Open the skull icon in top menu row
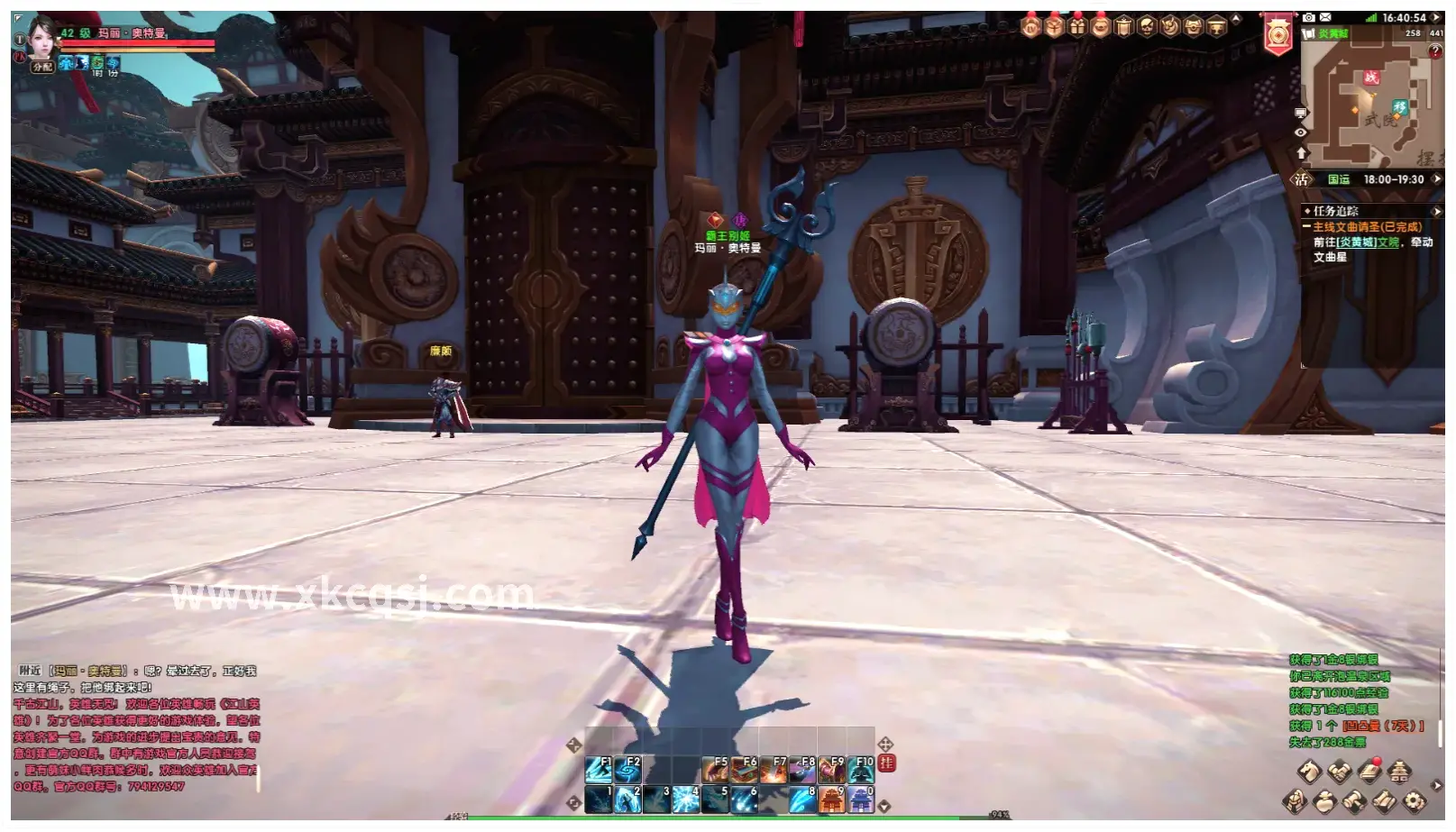Viewport: 1456px width, 832px height. point(1147,26)
